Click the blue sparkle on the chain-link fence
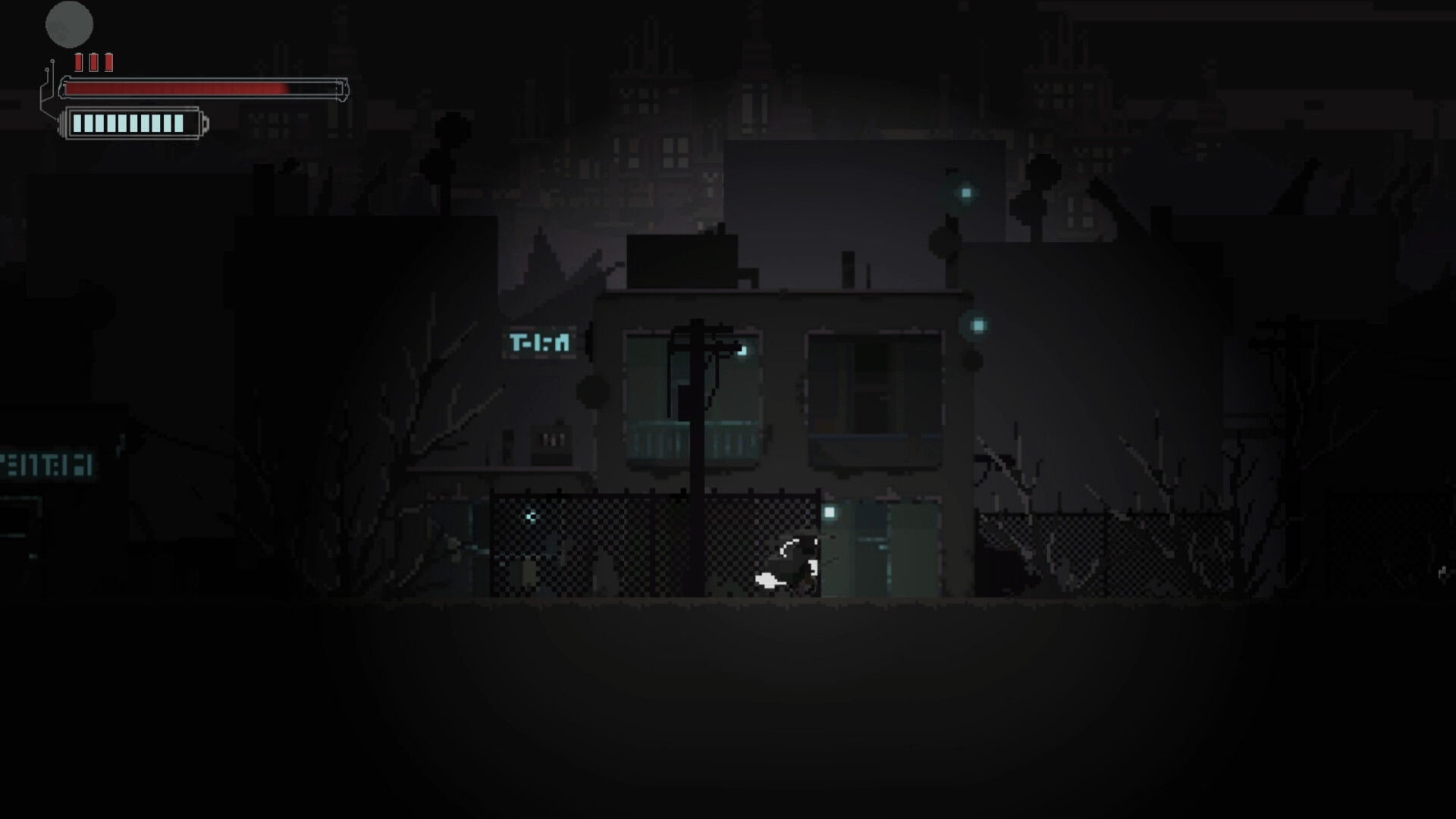 (x=531, y=516)
